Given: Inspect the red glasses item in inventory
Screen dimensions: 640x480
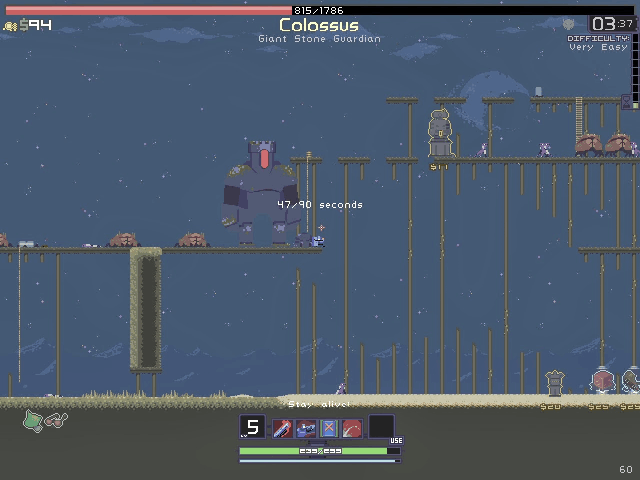Looking at the screenshot, I should pyautogui.click(x=56, y=420).
